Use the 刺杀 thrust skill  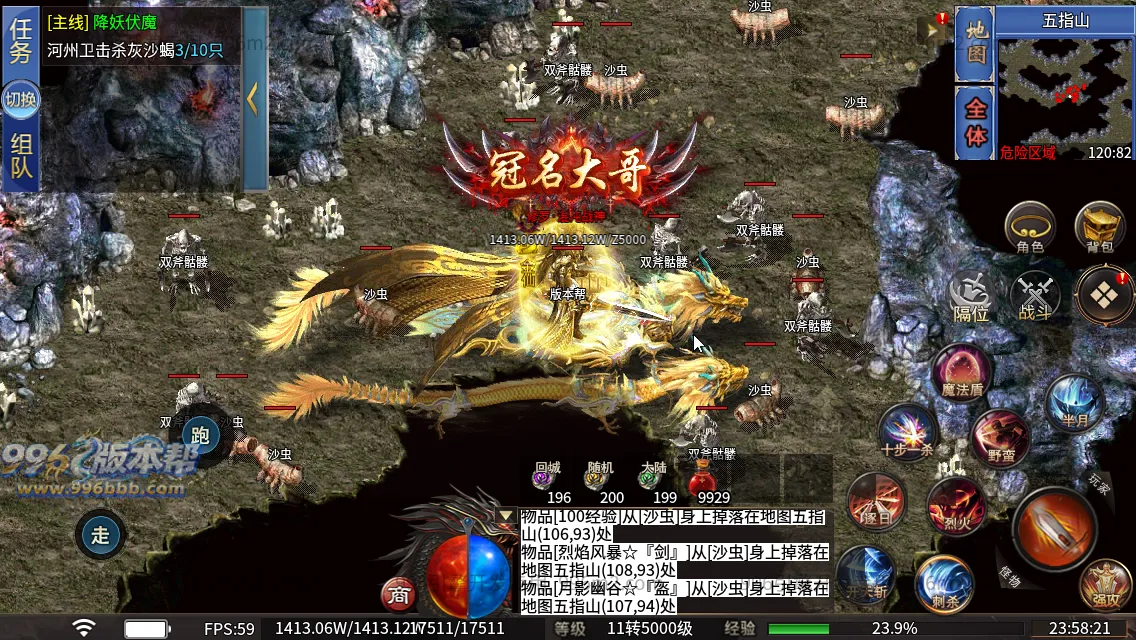coord(943,583)
